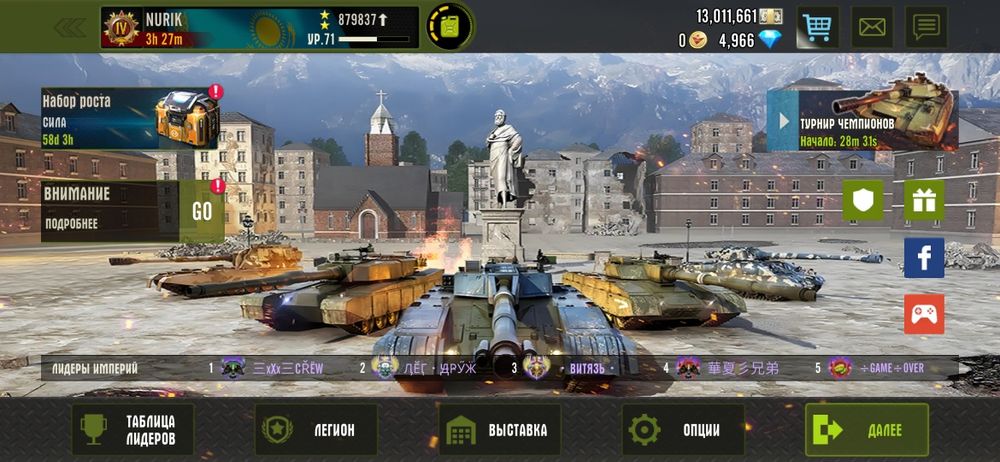
Task: Click the back arrows button
Action: [x=69, y=27]
